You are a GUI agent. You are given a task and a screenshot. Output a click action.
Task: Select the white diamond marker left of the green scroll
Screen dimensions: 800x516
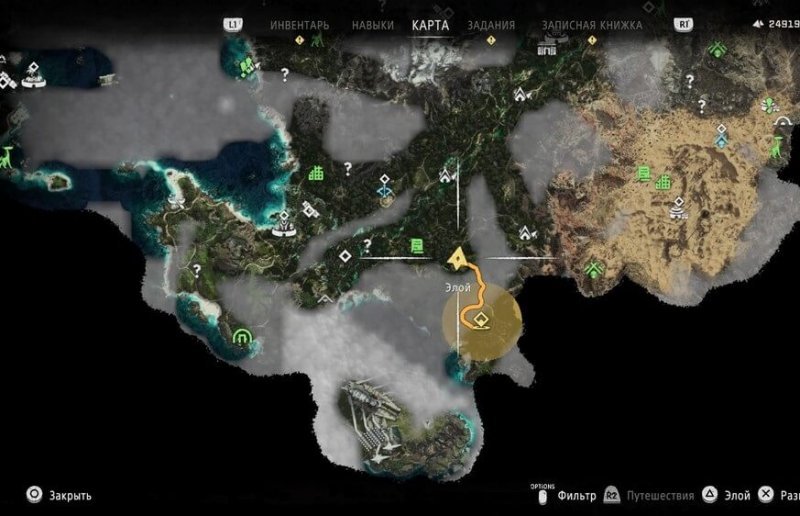(x=344, y=256)
